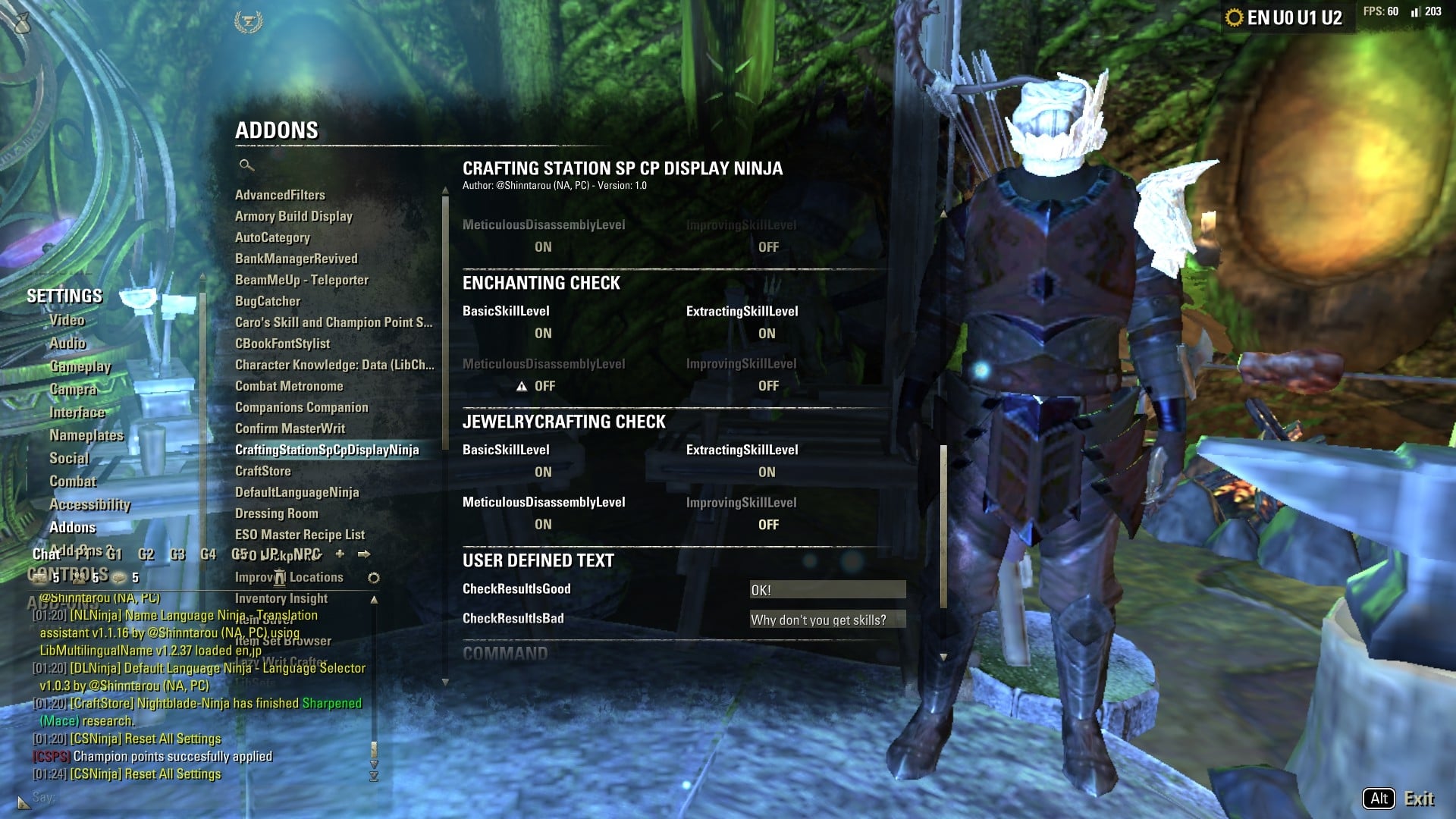The height and width of the screenshot is (819, 1456).
Task: Enable ImprovingSkillLevel under Jewelrycrafting Check
Action: tap(768, 524)
